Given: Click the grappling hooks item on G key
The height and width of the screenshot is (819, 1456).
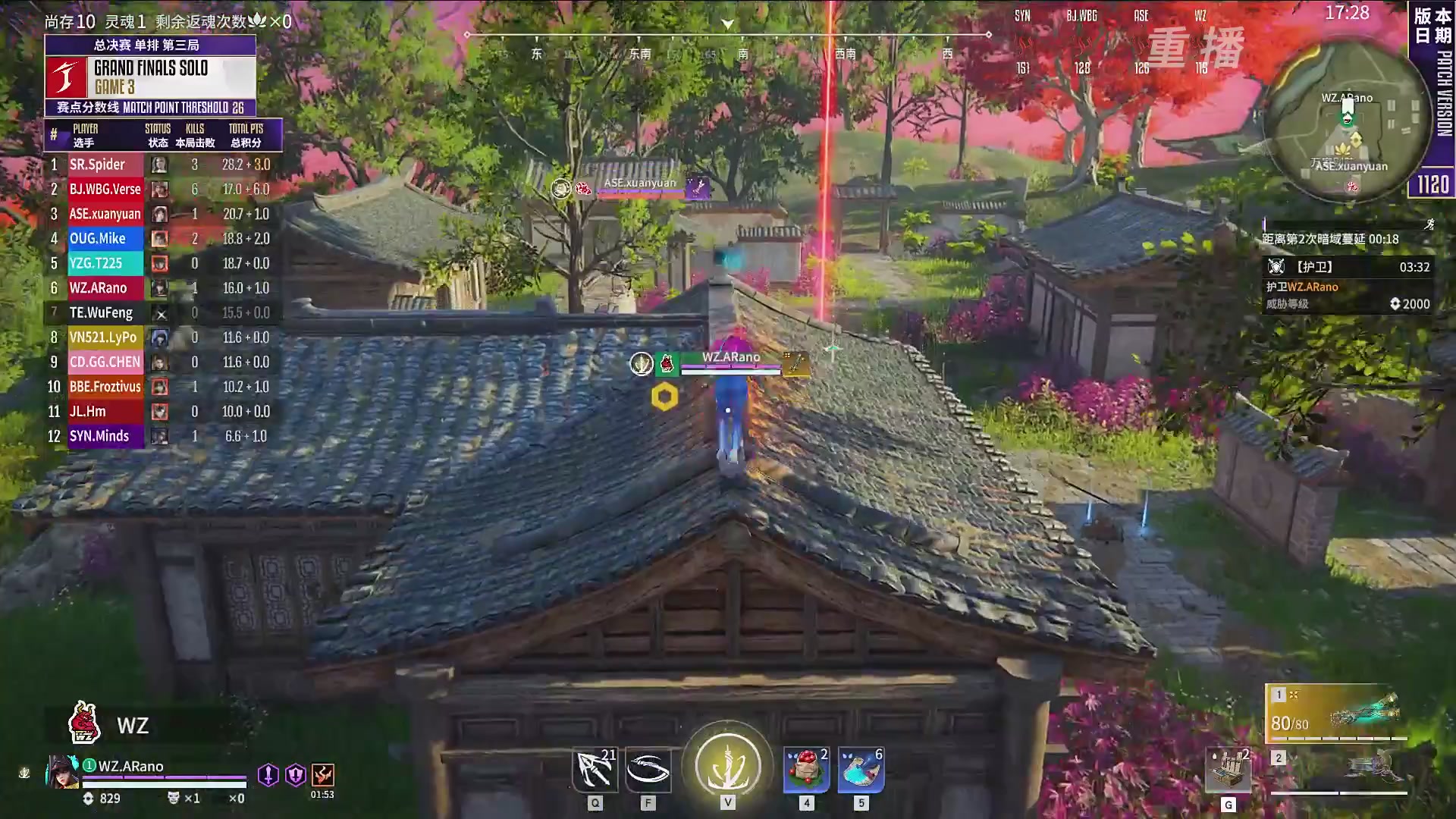Looking at the screenshot, I should pos(1228,770).
